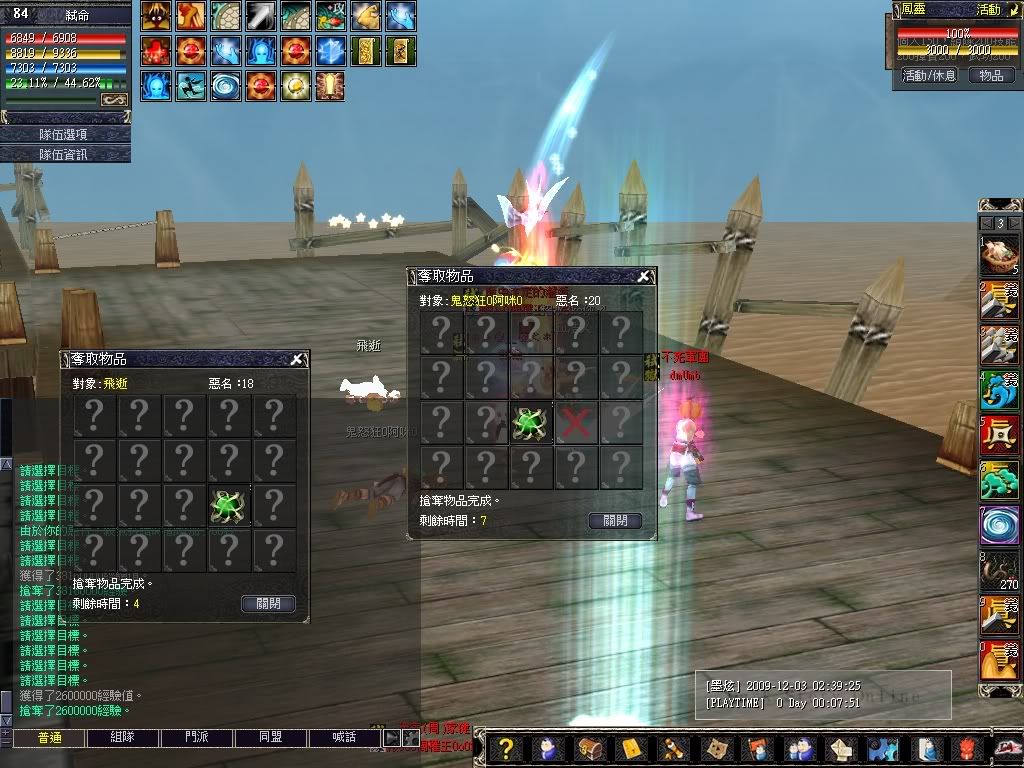This screenshot has width=1024, height=768.
Task: Close the 飛逝 loot window with X
Action: [x=296, y=360]
